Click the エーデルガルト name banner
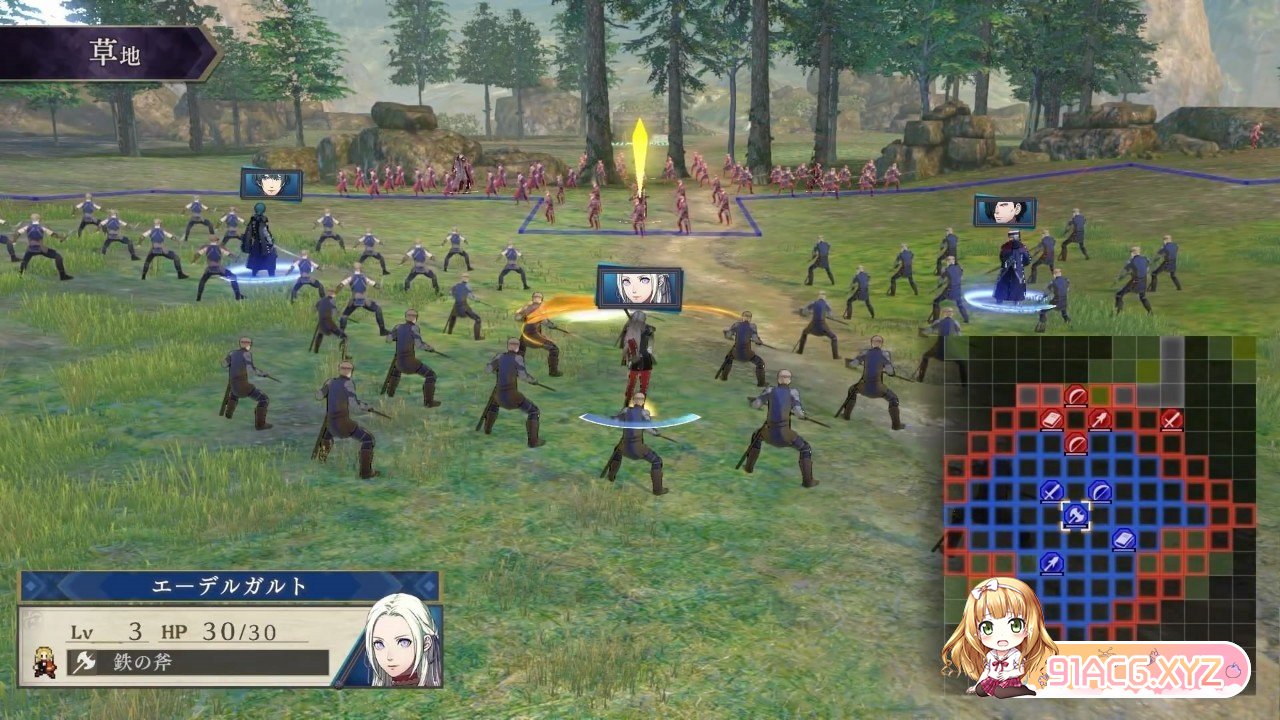This screenshot has height=720, width=1280. click(x=229, y=586)
